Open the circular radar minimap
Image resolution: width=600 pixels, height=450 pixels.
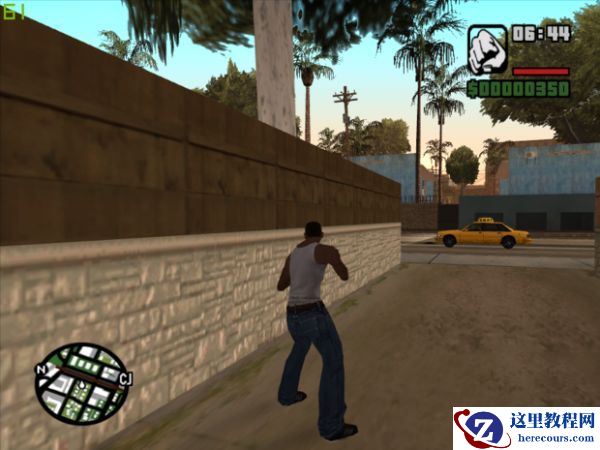pos(81,383)
